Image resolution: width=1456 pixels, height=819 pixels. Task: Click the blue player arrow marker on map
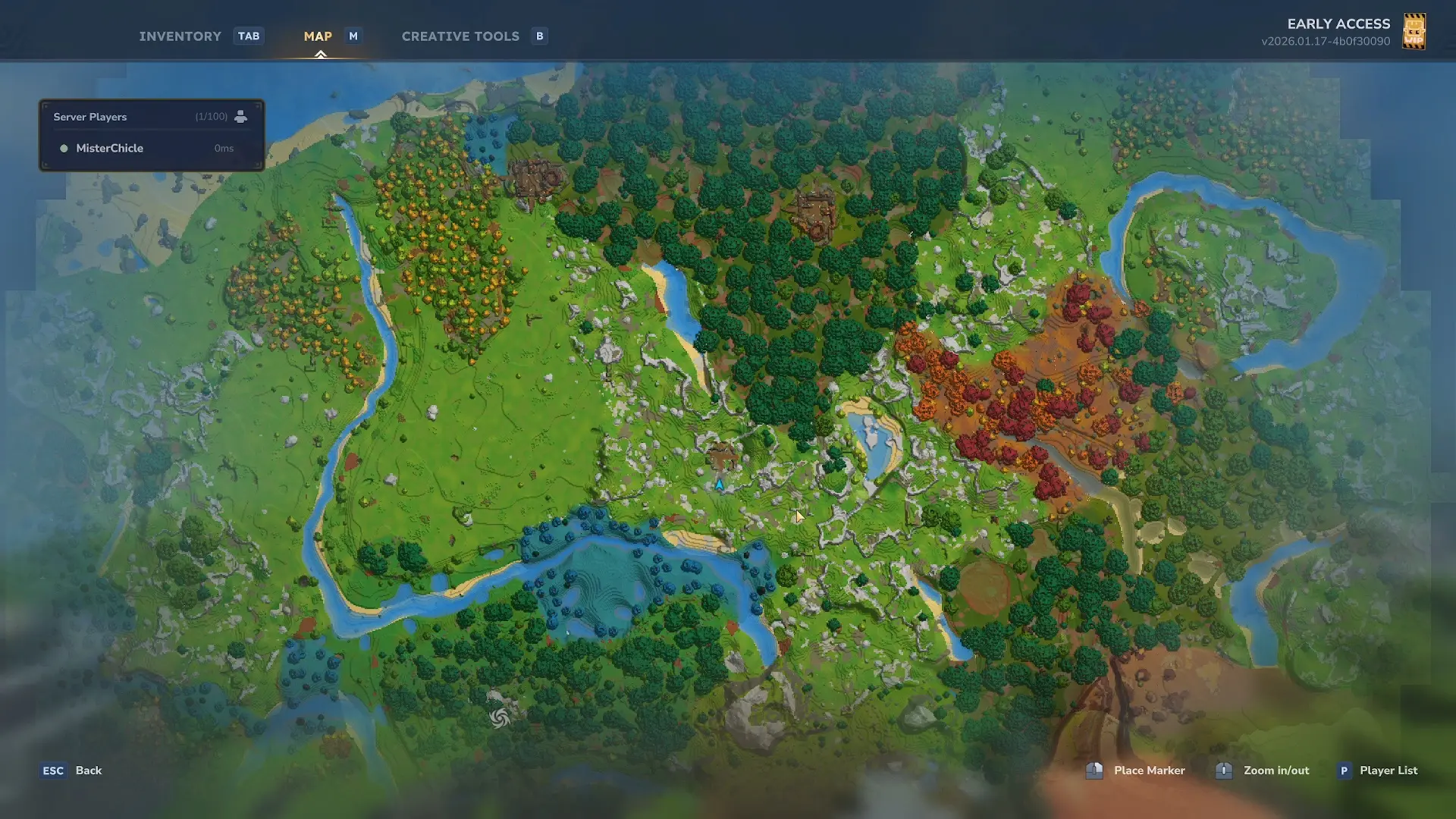(719, 485)
